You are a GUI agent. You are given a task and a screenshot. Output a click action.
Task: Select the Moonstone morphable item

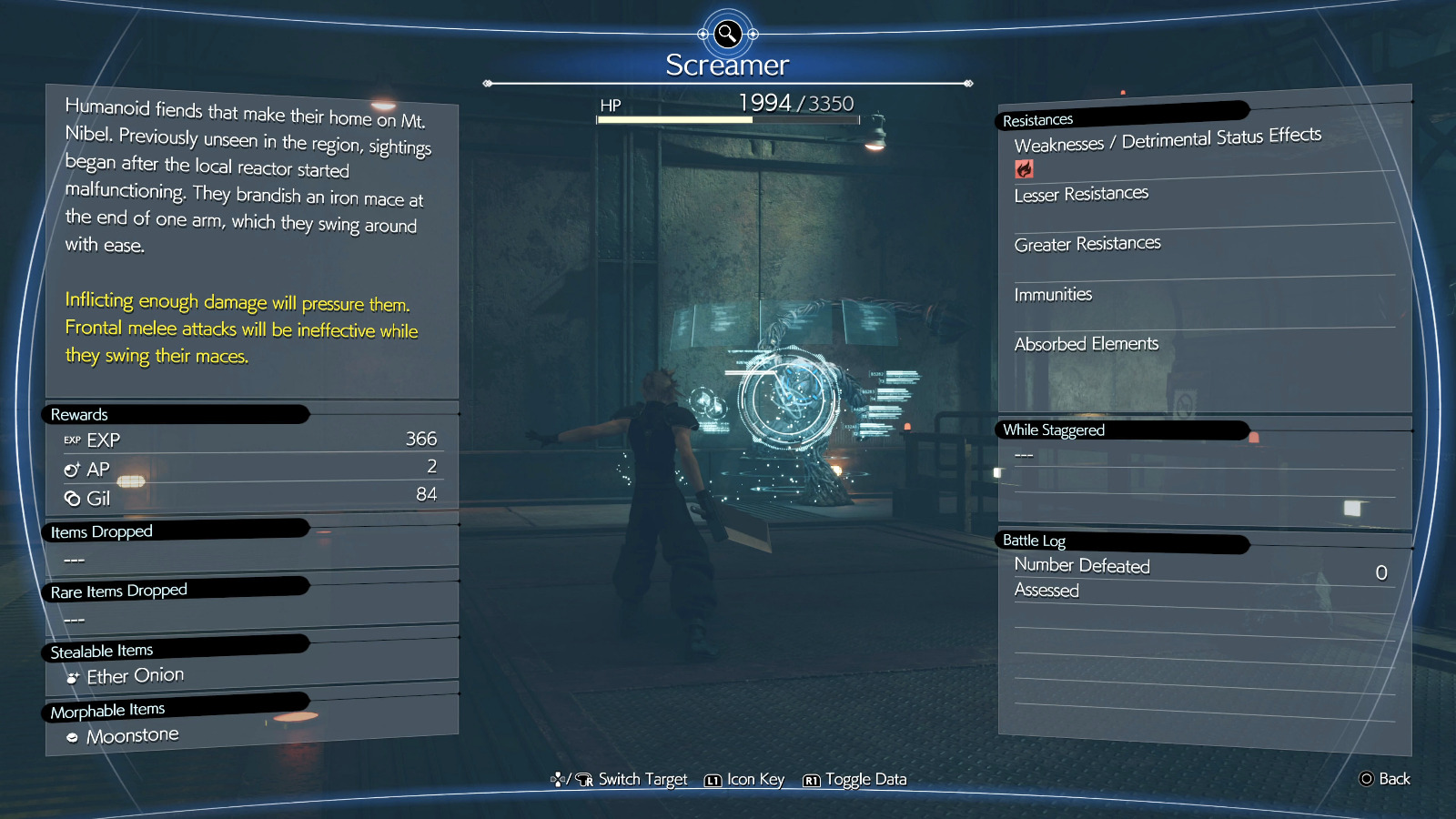coord(132,735)
